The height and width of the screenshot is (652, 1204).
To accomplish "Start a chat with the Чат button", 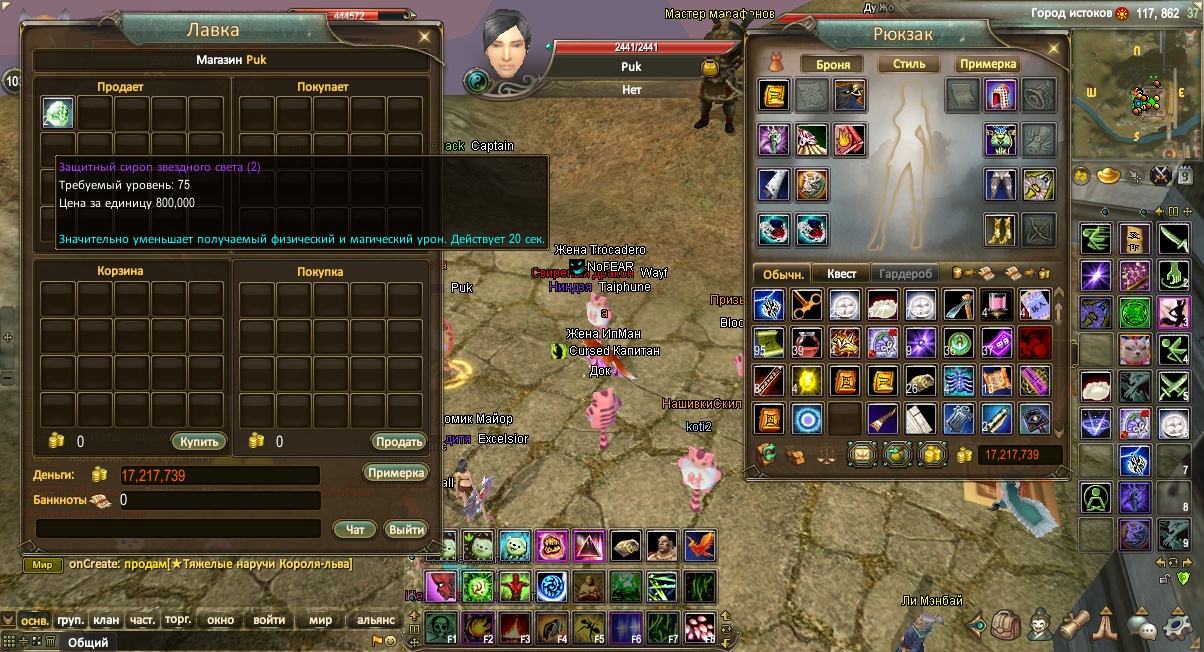I will pos(355,529).
